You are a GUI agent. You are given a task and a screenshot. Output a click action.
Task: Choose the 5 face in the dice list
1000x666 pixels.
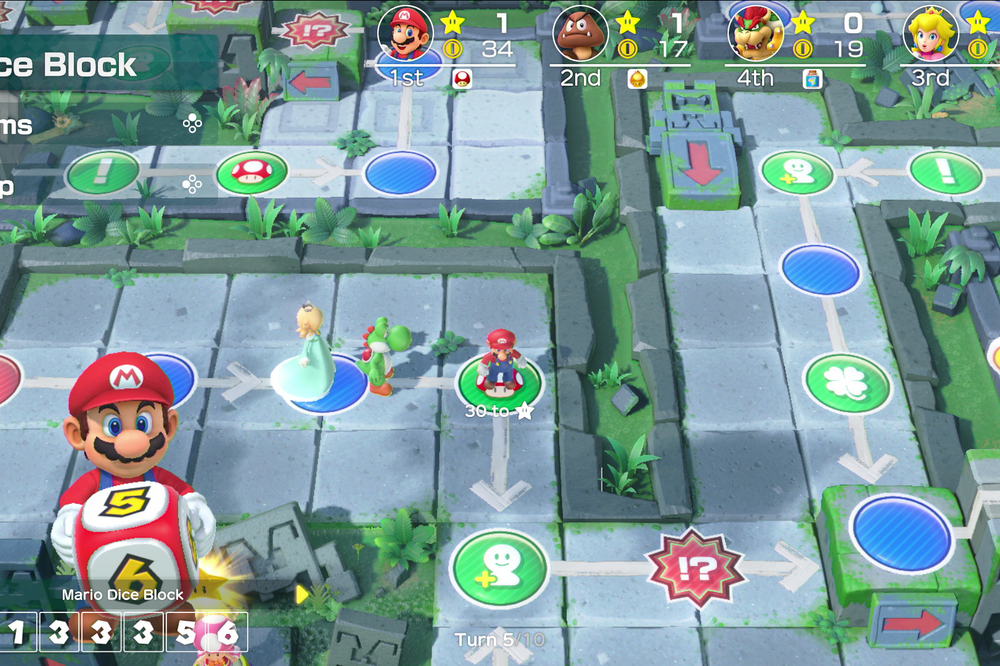click(185, 632)
